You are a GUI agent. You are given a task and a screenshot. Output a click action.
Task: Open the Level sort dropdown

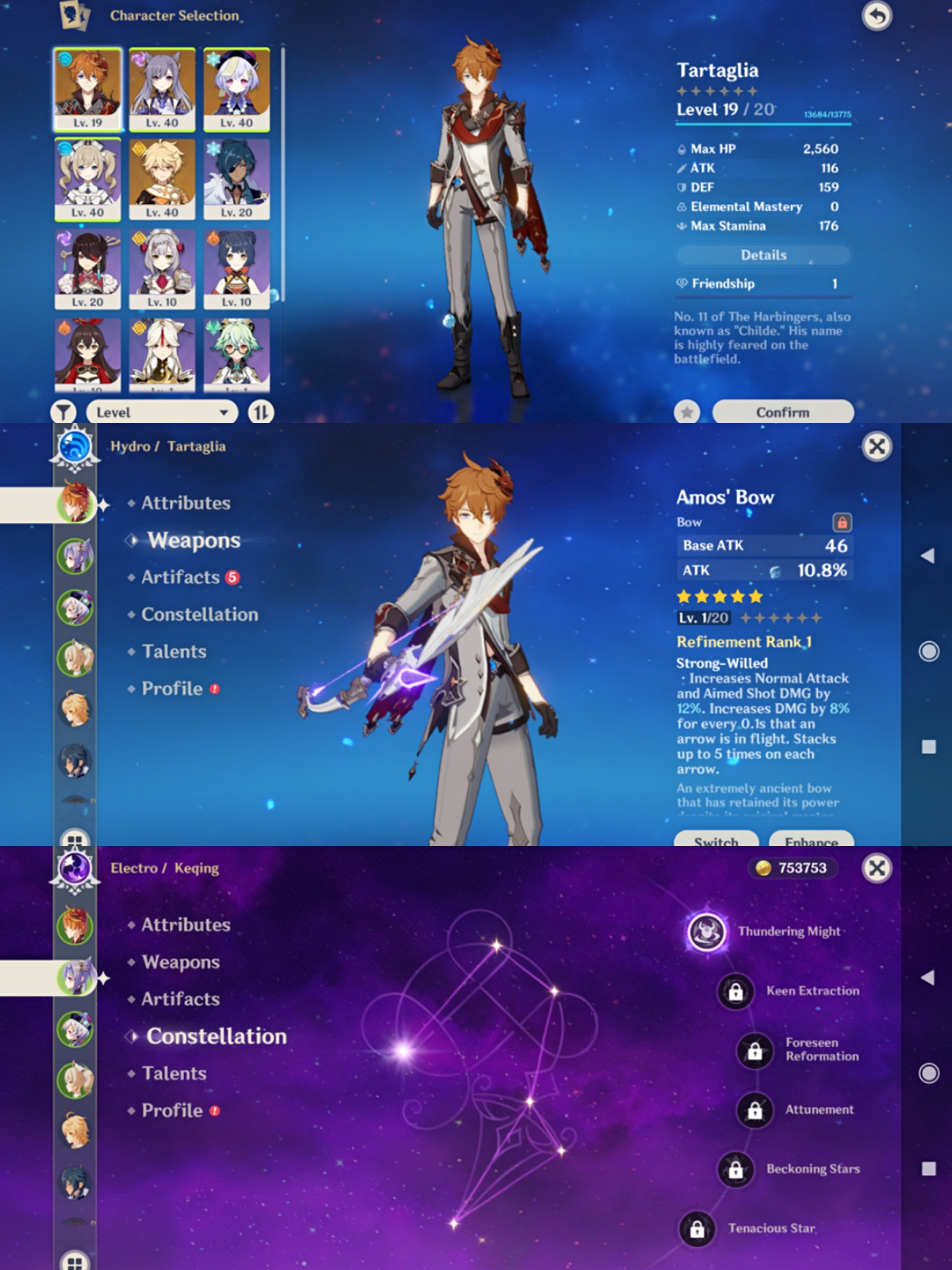(162, 412)
